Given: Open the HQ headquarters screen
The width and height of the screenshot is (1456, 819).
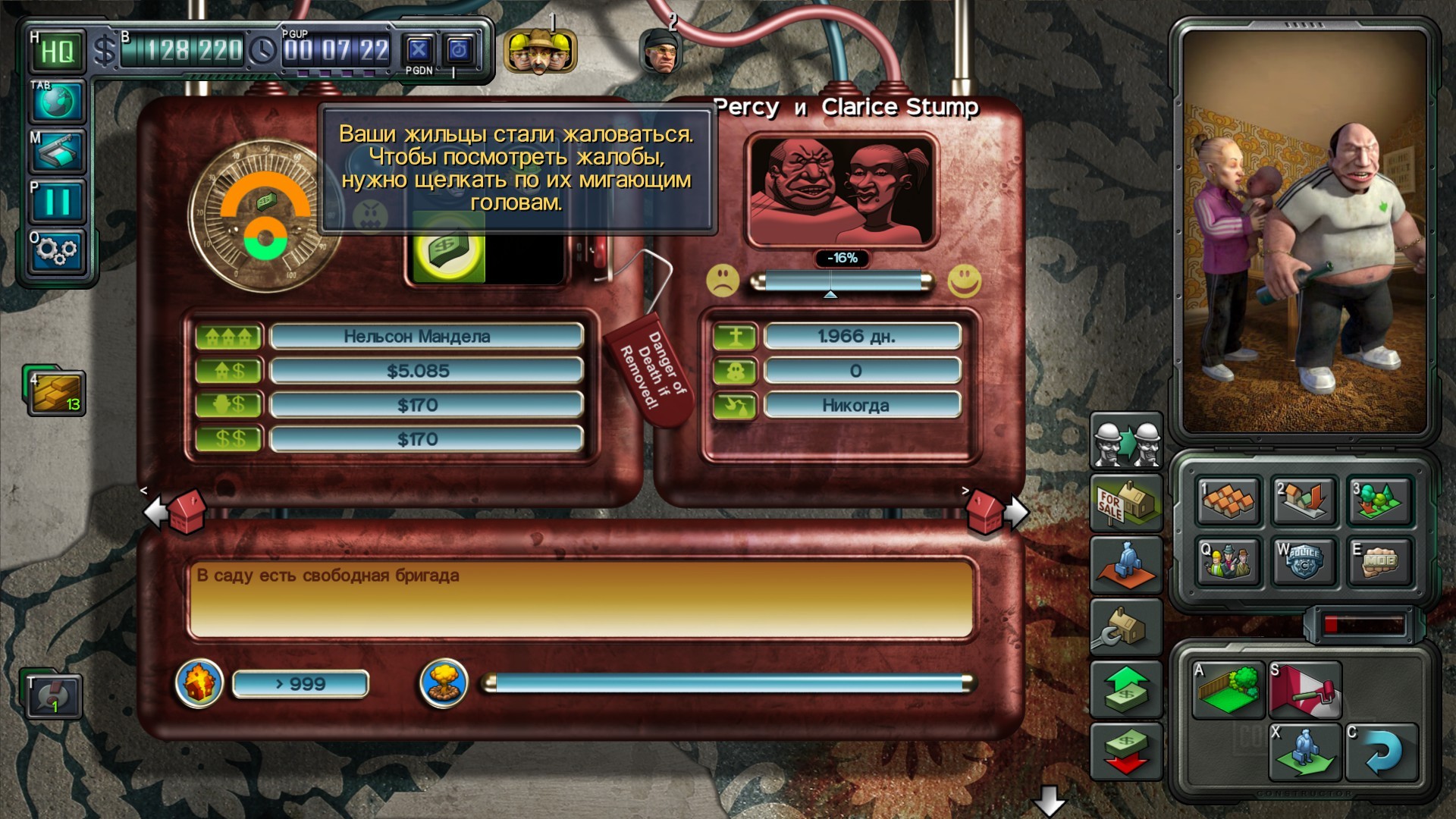Looking at the screenshot, I should click(x=57, y=52).
